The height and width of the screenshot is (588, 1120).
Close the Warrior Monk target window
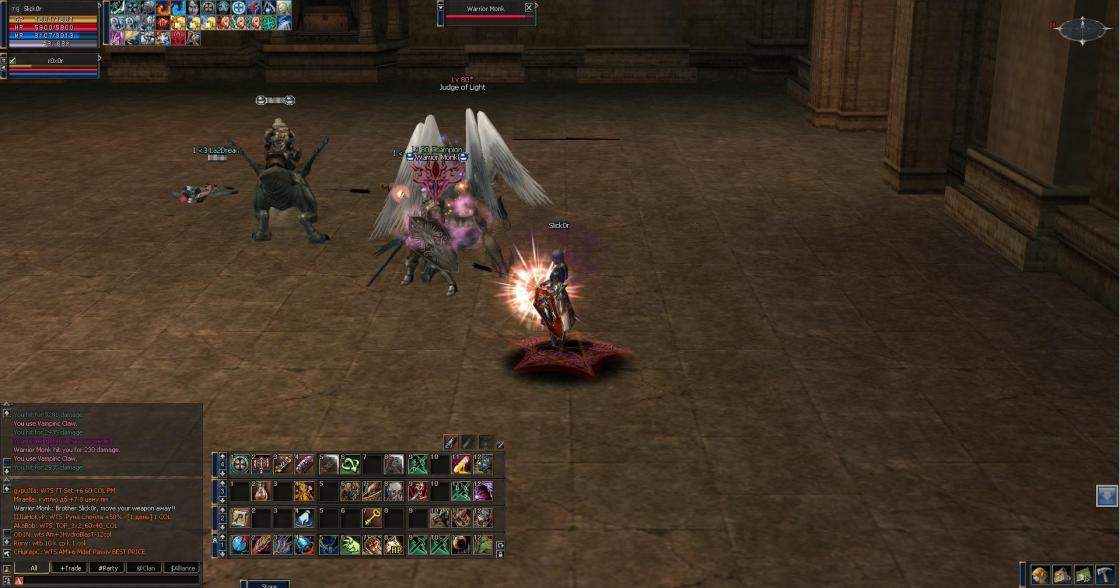[x=529, y=8]
